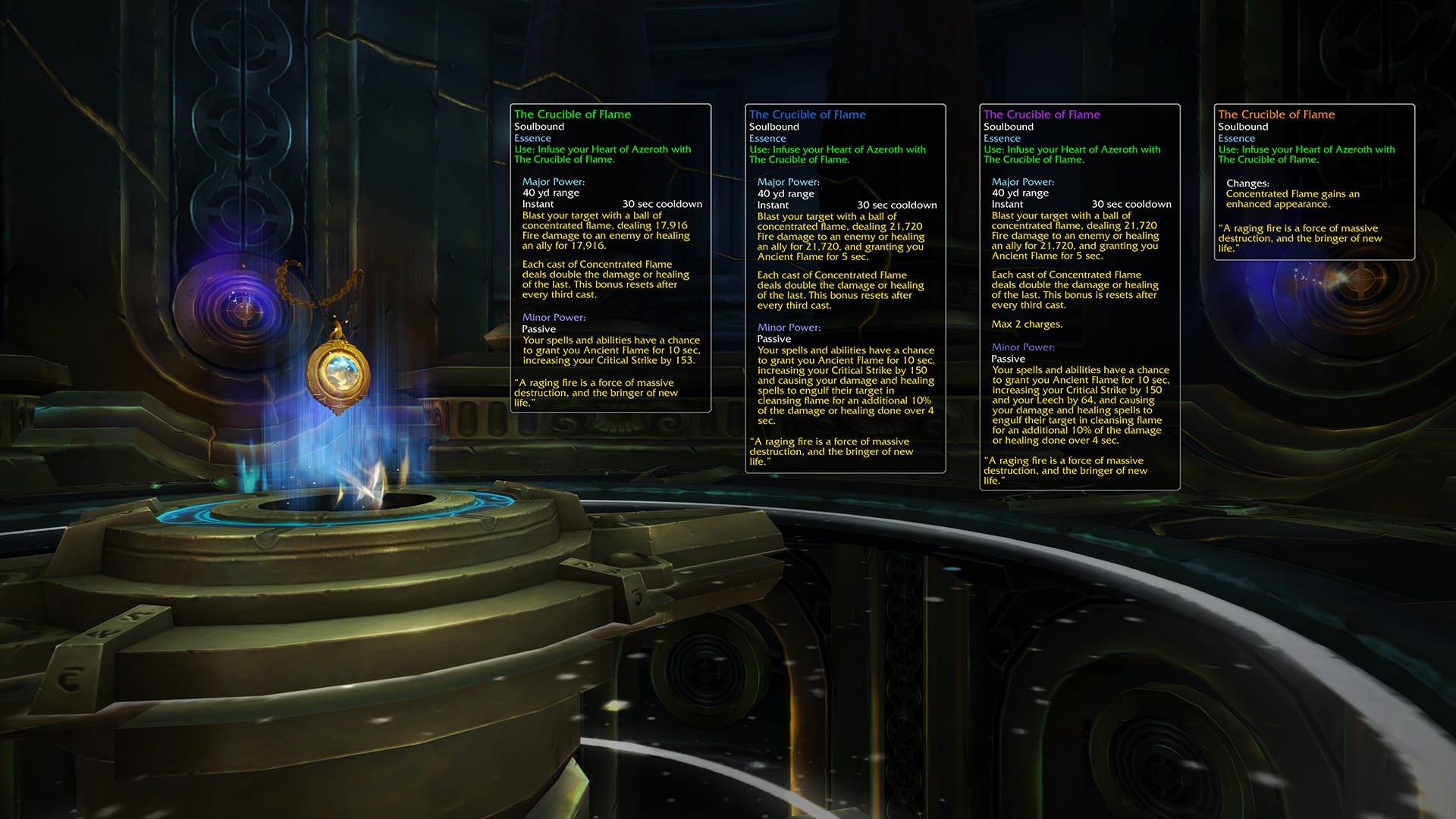Click the blue Crucible of Flame tooltip title

806,114
